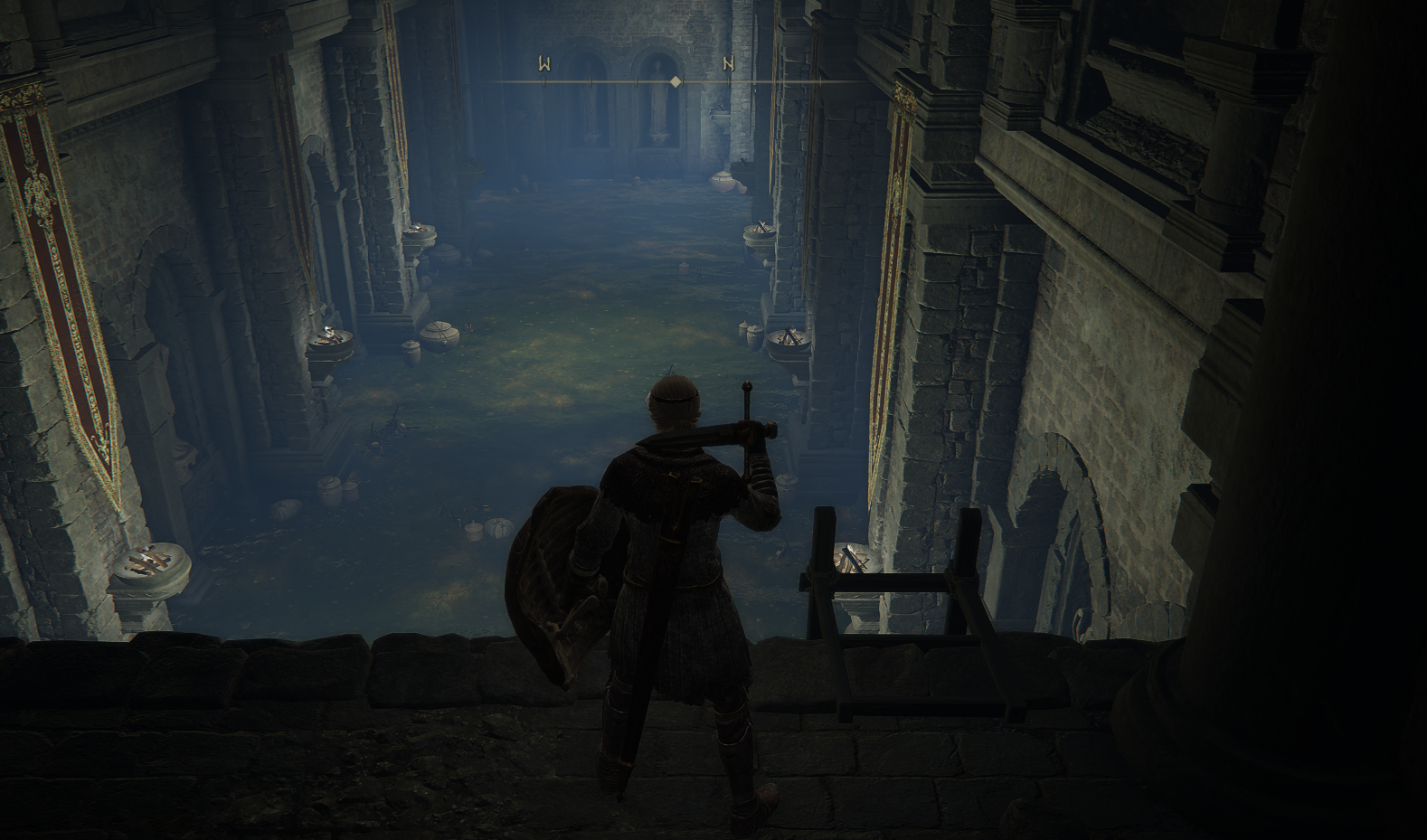Viewport: 1427px width, 840px height.
Task: Click the diamond marker on the compass
Action: pyautogui.click(x=675, y=81)
